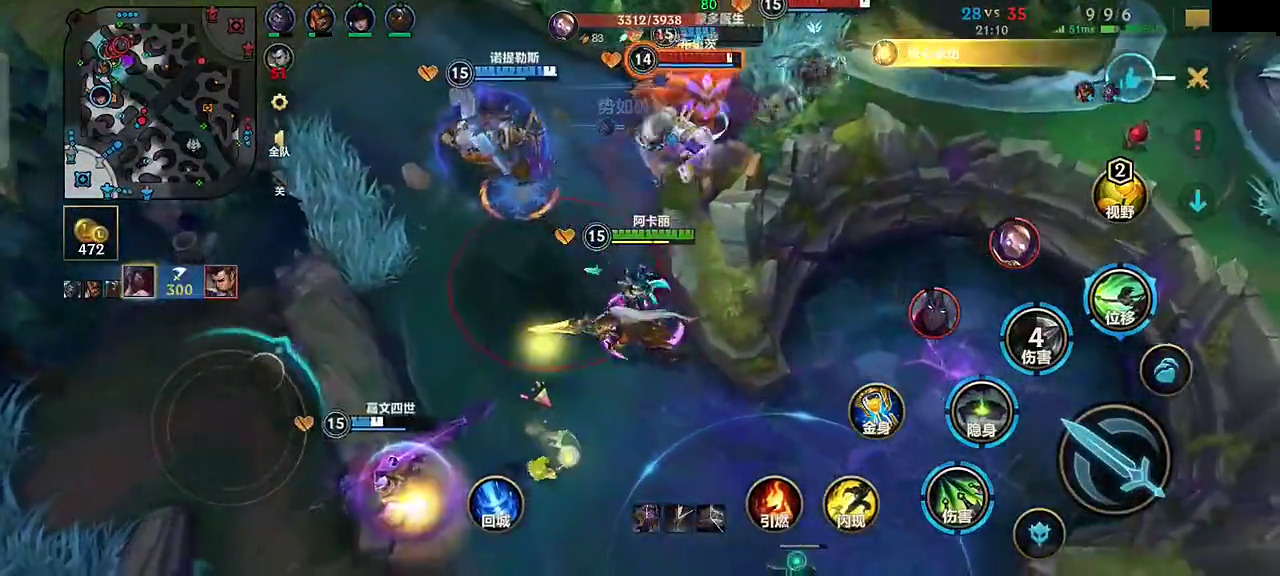Use the 闪现 flash spell
Viewport: 1280px width, 576px height.
tap(851, 503)
